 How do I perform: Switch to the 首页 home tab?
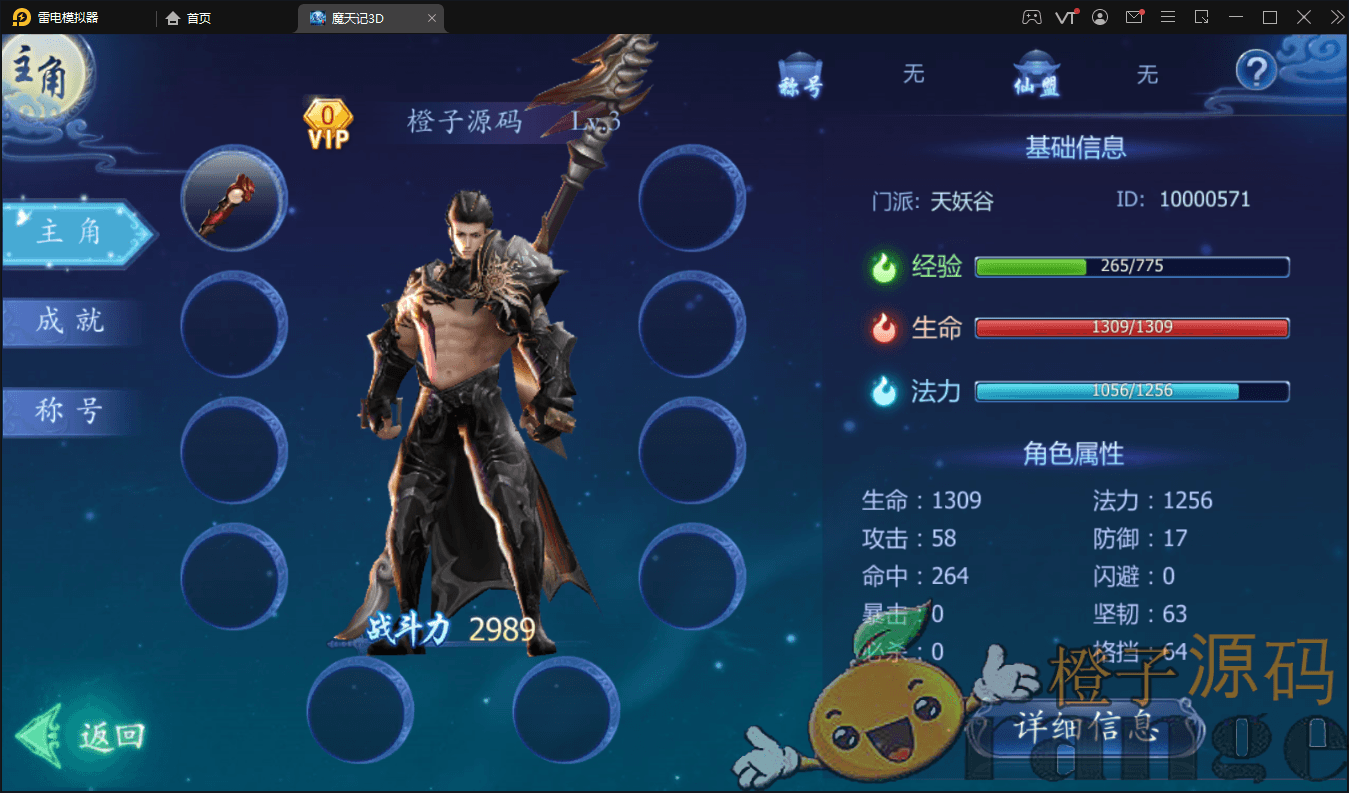tap(189, 18)
